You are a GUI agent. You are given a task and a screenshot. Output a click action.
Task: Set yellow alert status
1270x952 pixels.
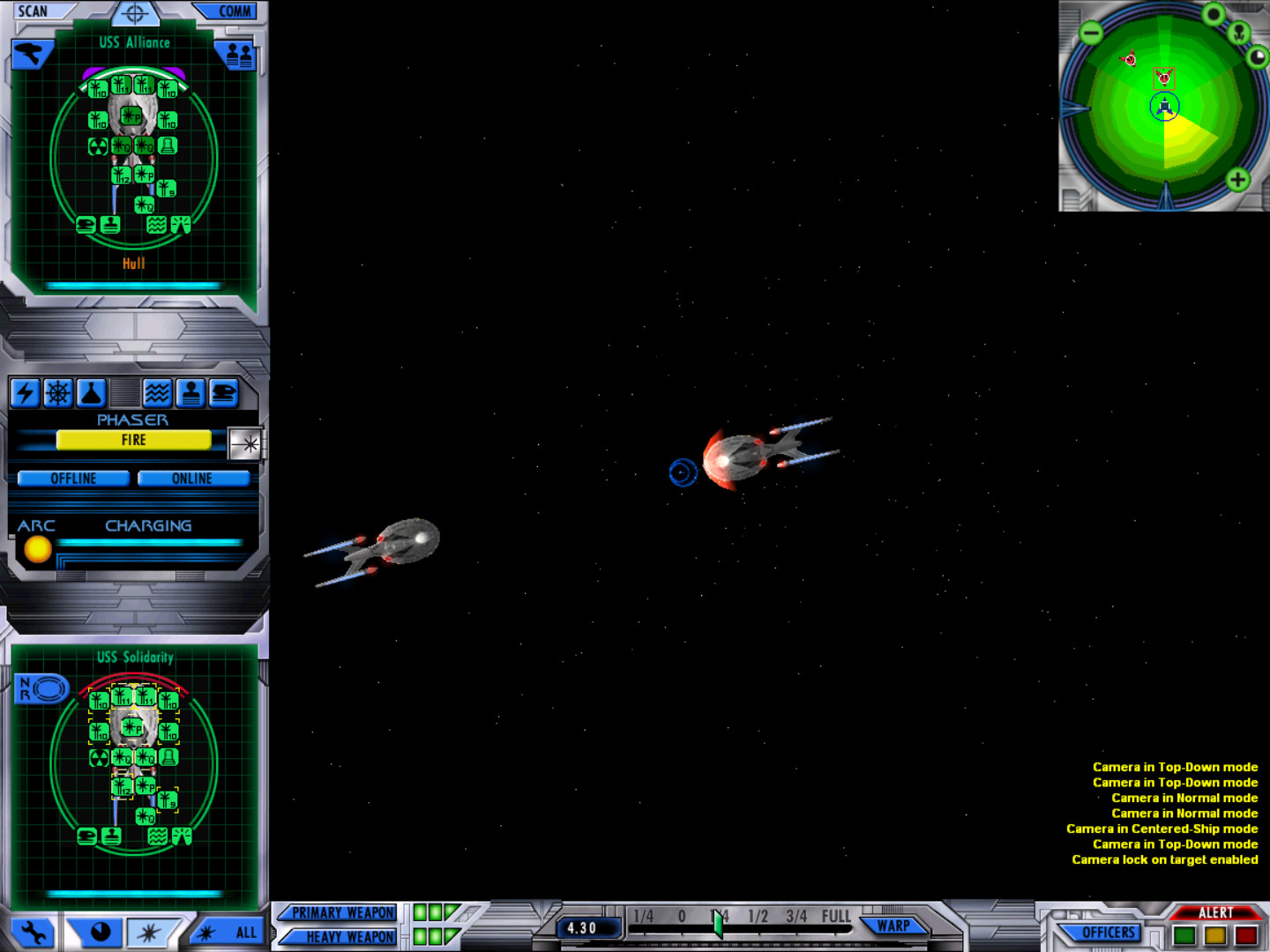[1215, 935]
